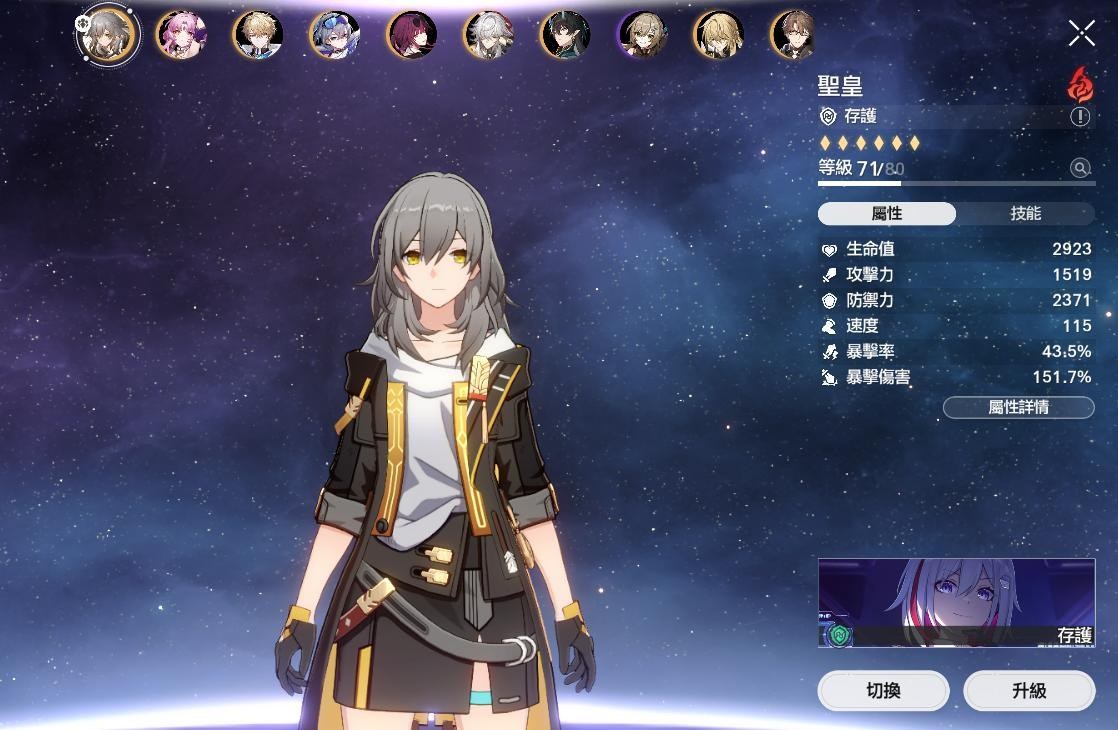Choose the pink-haired character portrait

coord(181,35)
